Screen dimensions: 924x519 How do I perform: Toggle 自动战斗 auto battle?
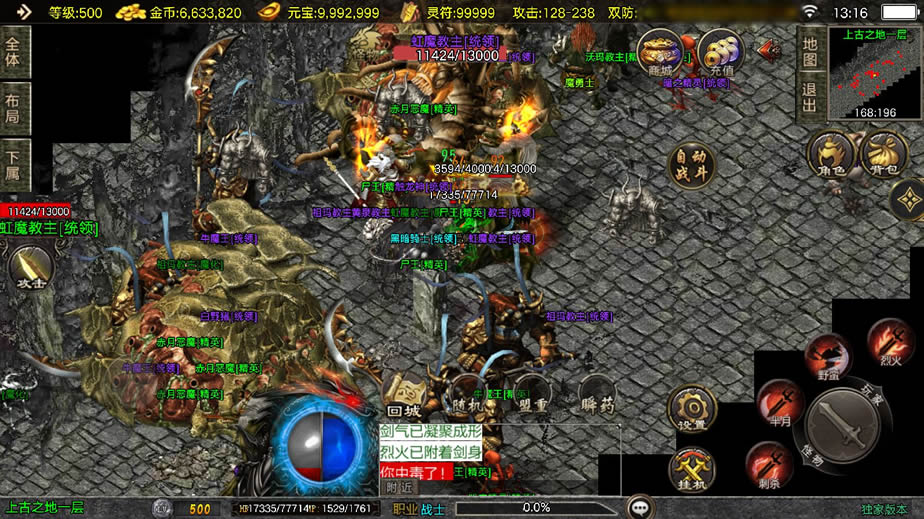[692, 167]
